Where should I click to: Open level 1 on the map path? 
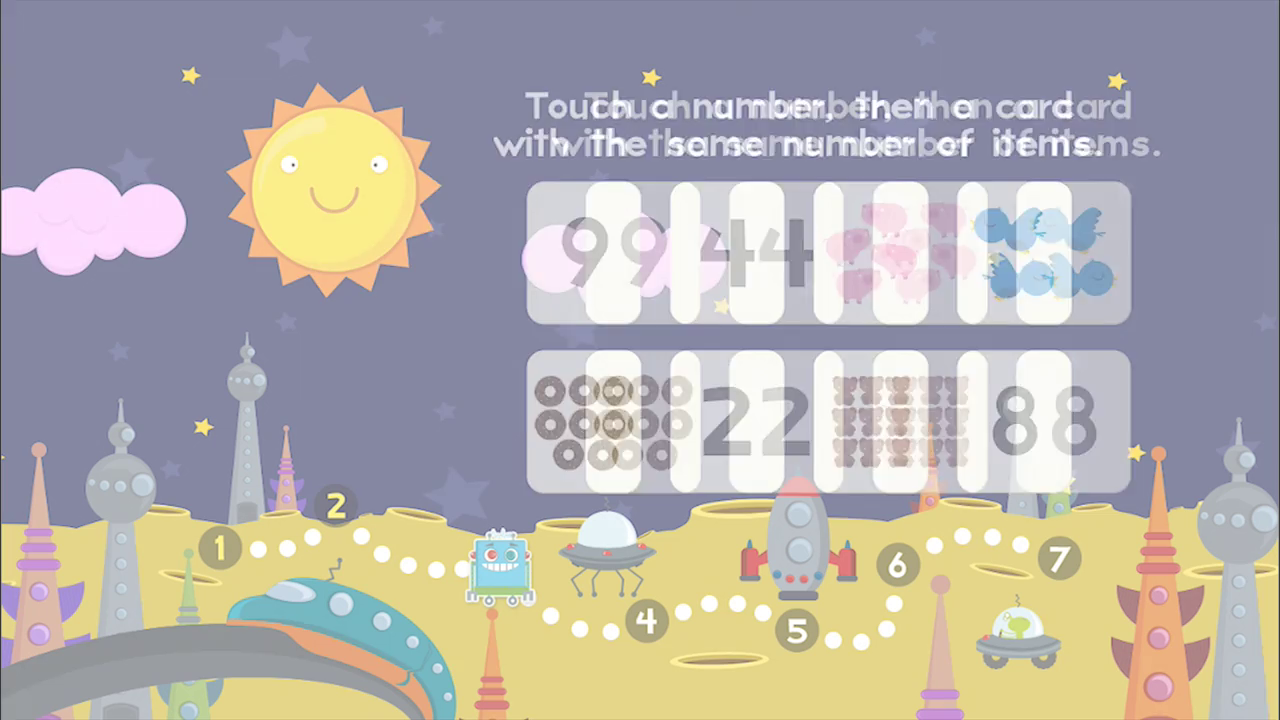[x=219, y=548]
